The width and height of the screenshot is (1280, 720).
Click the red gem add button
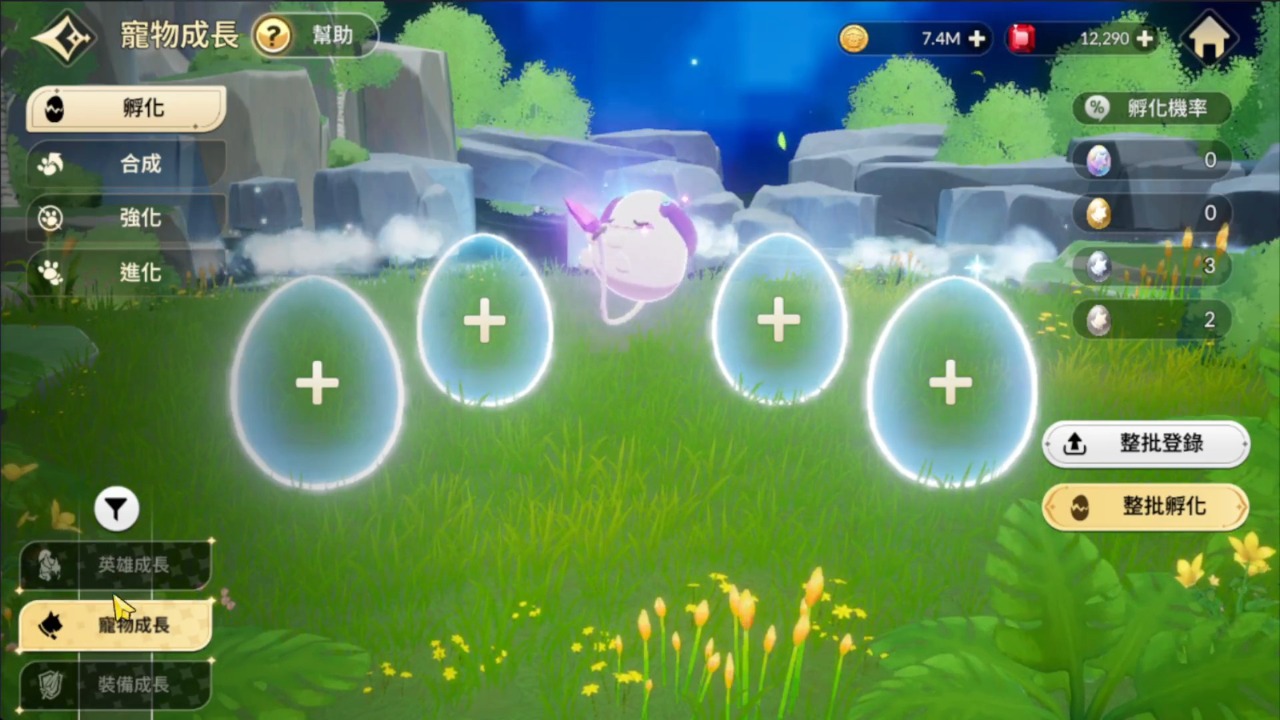point(1144,38)
